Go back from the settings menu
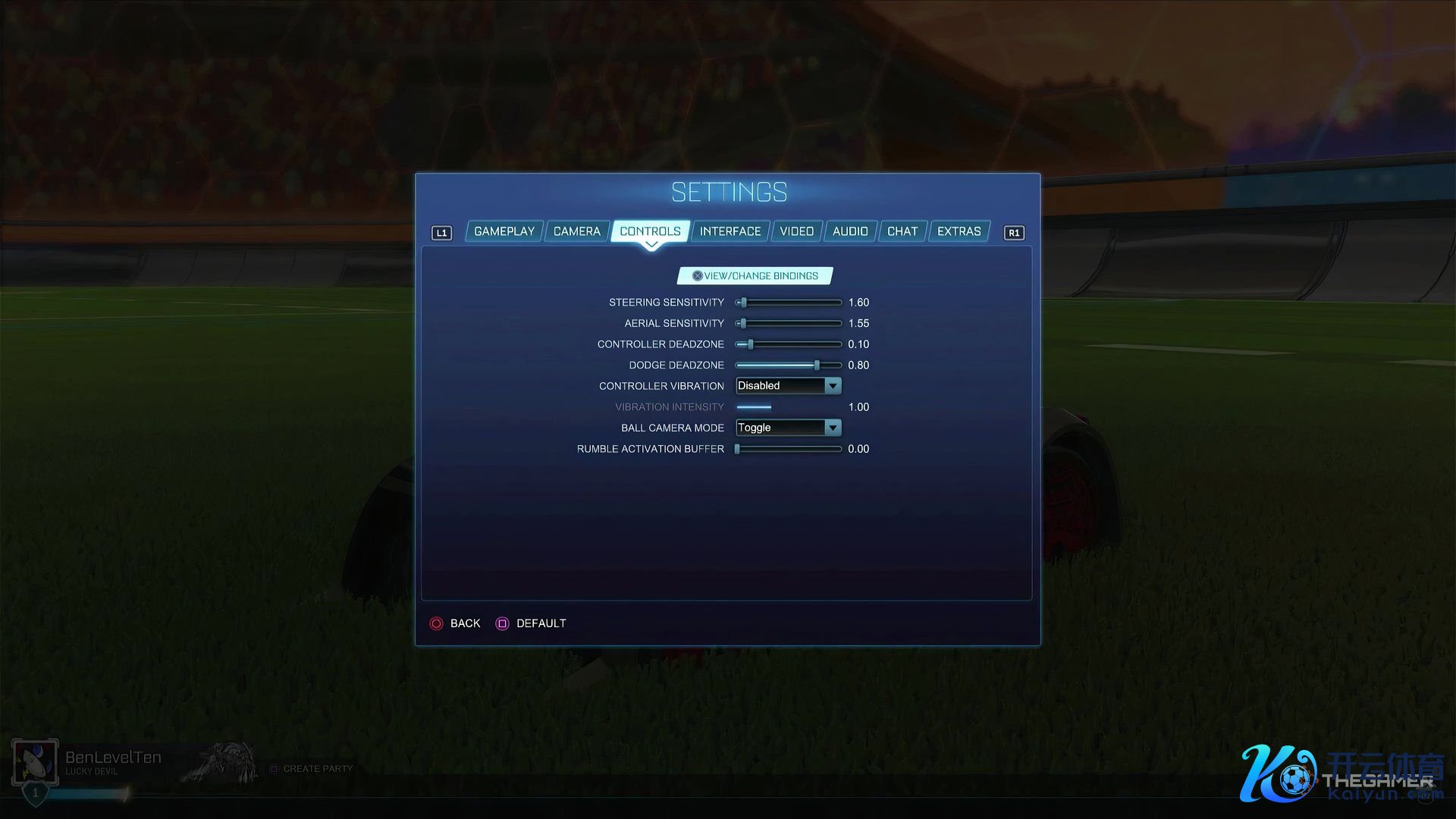The width and height of the screenshot is (1456, 819). pos(456,623)
